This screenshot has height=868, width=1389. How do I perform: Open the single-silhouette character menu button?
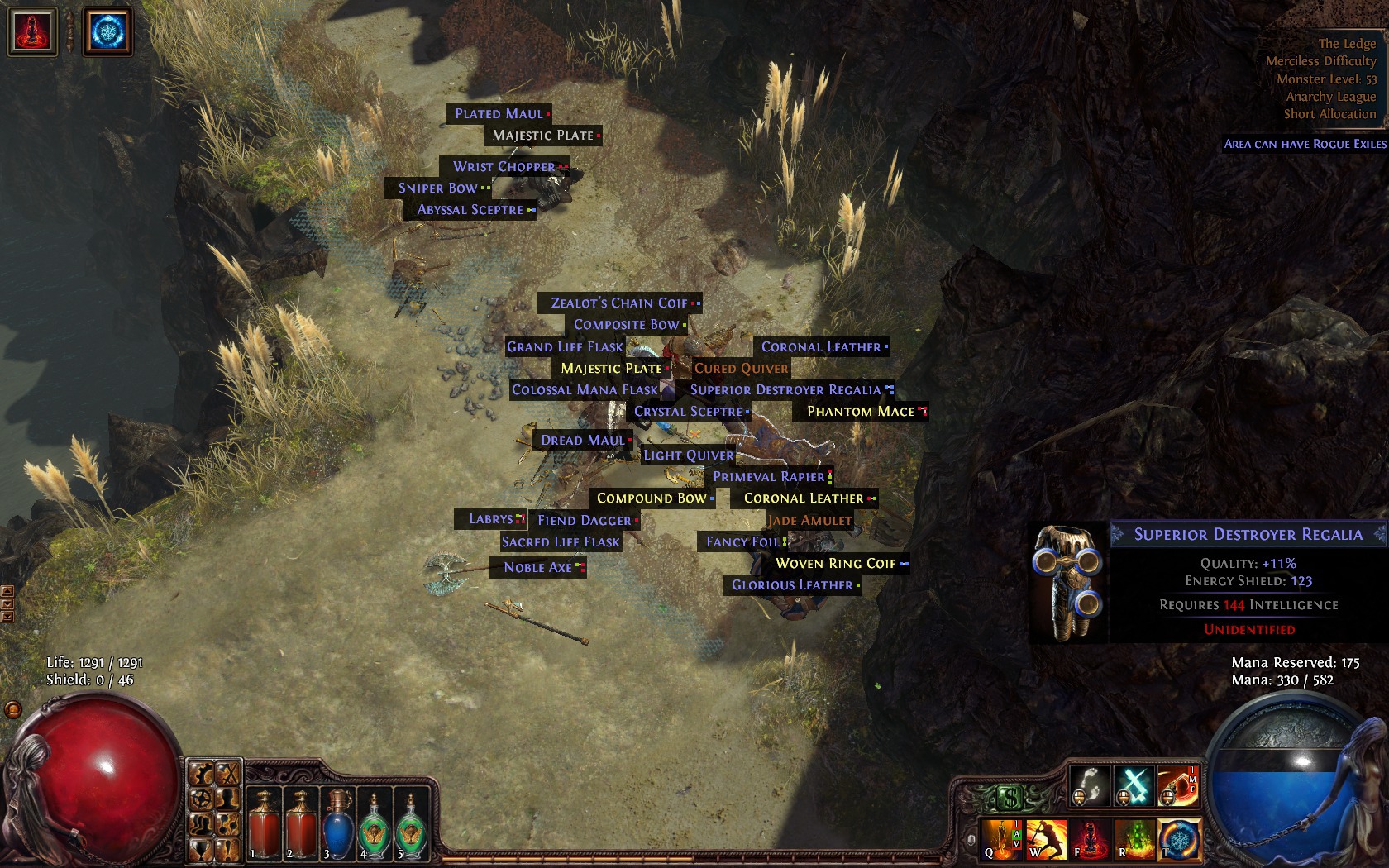(x=227, y=799)
